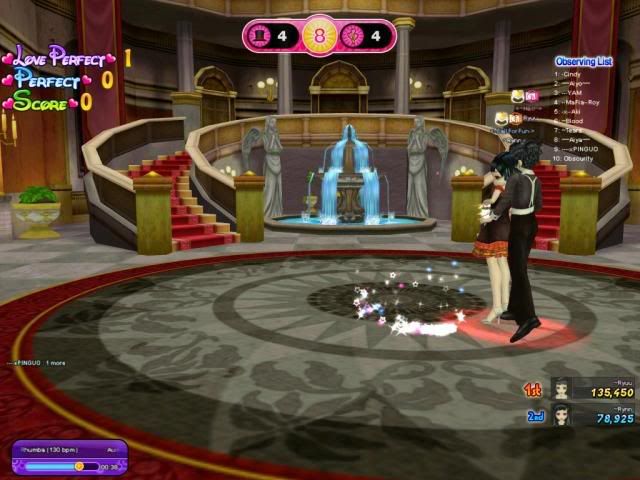Choose Obscurity in the Observing List
Image resolution: width=640 pixels, height=480 pixels.
(x=578, y=158)
